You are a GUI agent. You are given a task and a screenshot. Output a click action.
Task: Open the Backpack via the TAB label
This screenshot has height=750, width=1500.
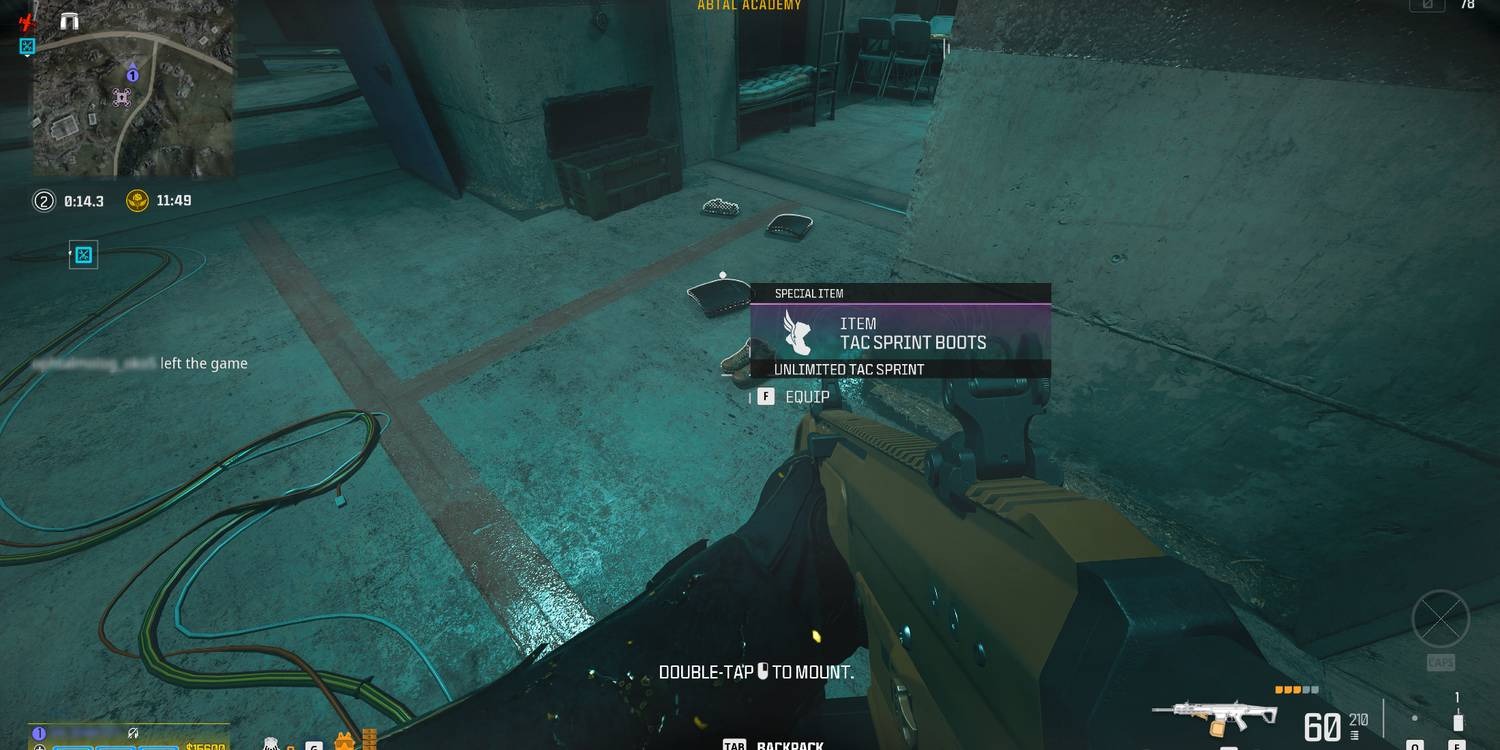tap(736, 744)
